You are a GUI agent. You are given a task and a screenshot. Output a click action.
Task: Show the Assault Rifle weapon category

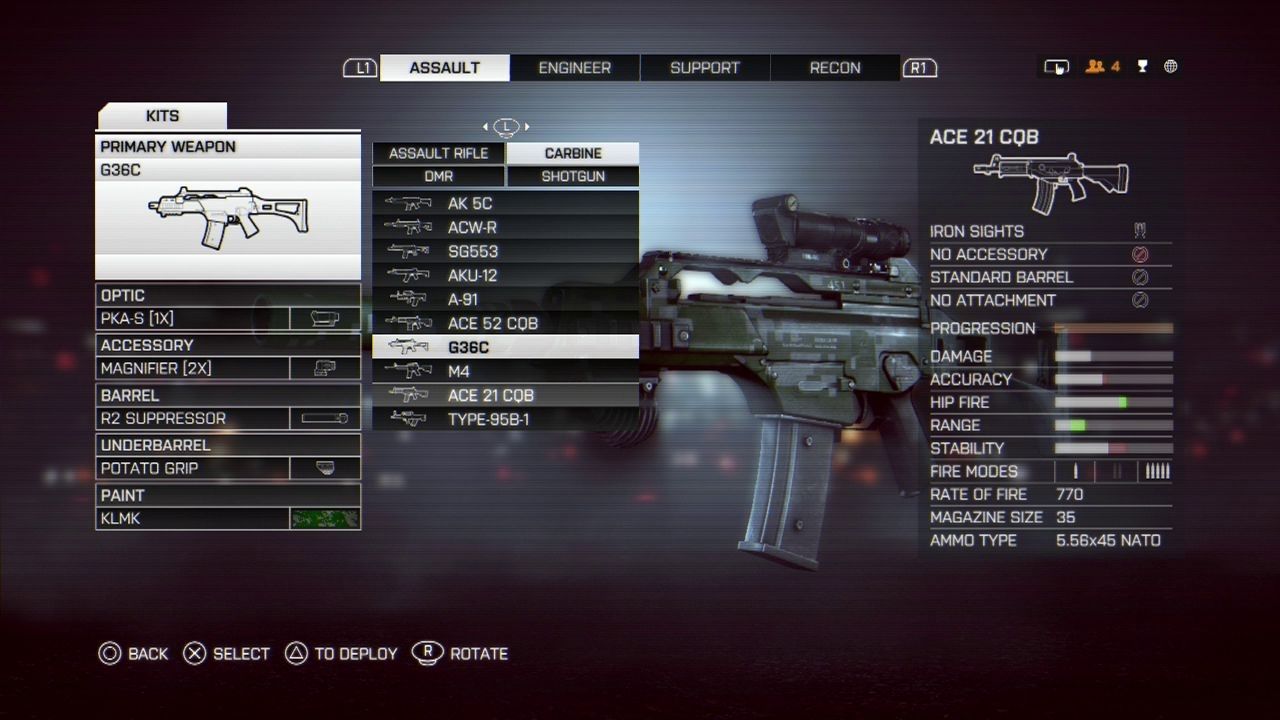click(x=438, y=153)
